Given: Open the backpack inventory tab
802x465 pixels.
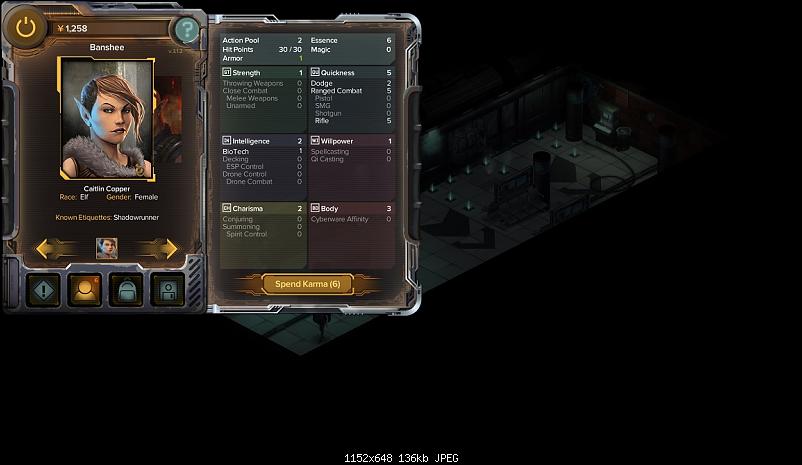Looking at the screenshot, I should (126, 291).
